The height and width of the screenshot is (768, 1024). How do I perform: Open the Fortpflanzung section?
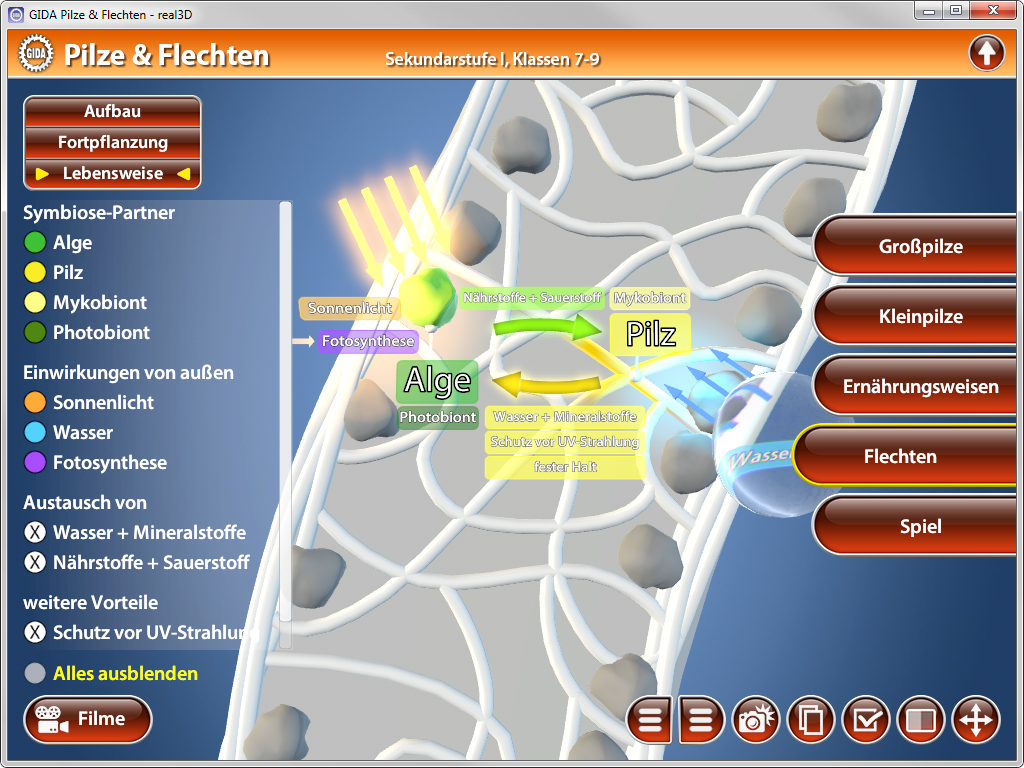[x=112, y=143]
